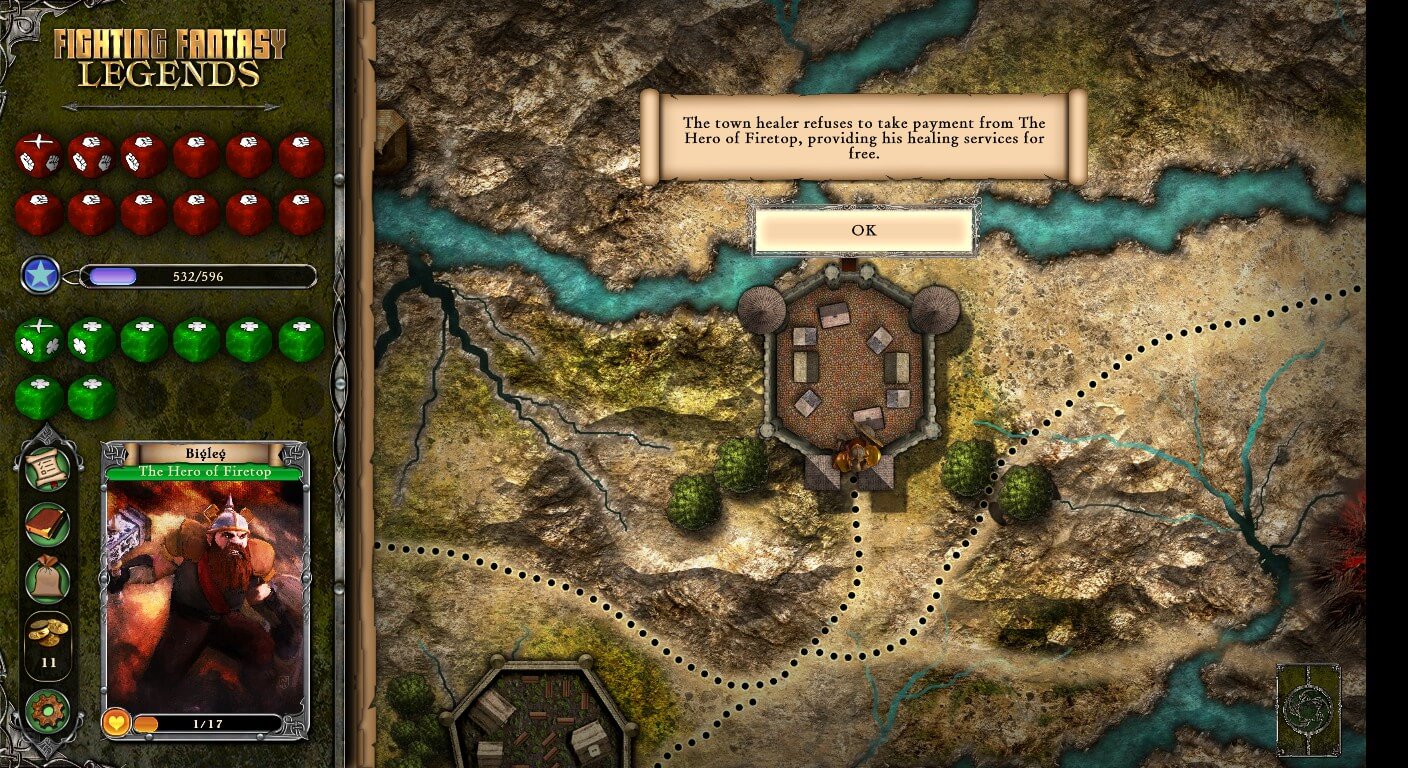The height and width of the screenshot is (768, 1408).
Task: Select the Bigleg hero card
Action: point(205,590)
